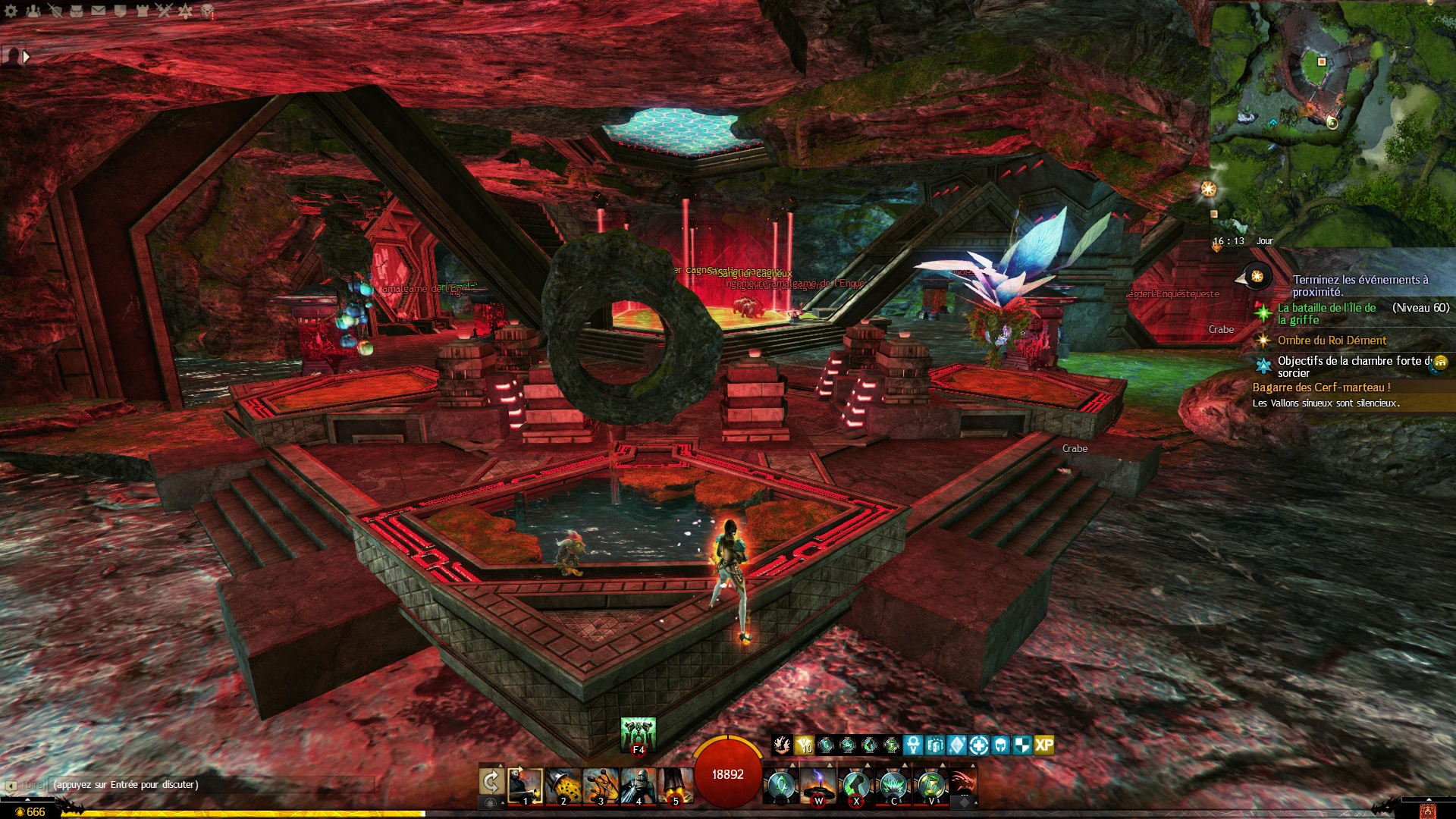This screenshot has height=819, width=1456.
Task: Select the Ombre du Roi Dément event
Action: pos(1332,340)
